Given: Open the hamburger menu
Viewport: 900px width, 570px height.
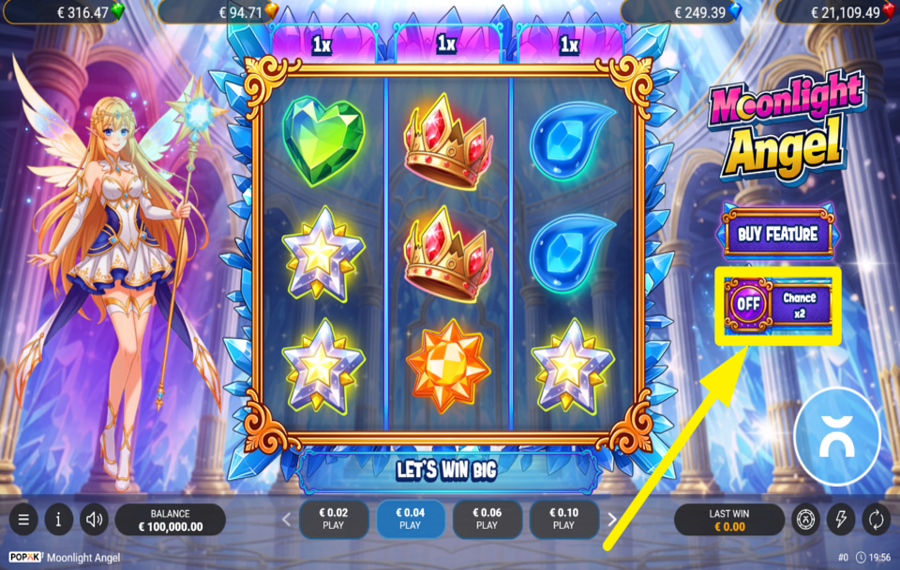Looking at the screenshot, I should 23,520.
